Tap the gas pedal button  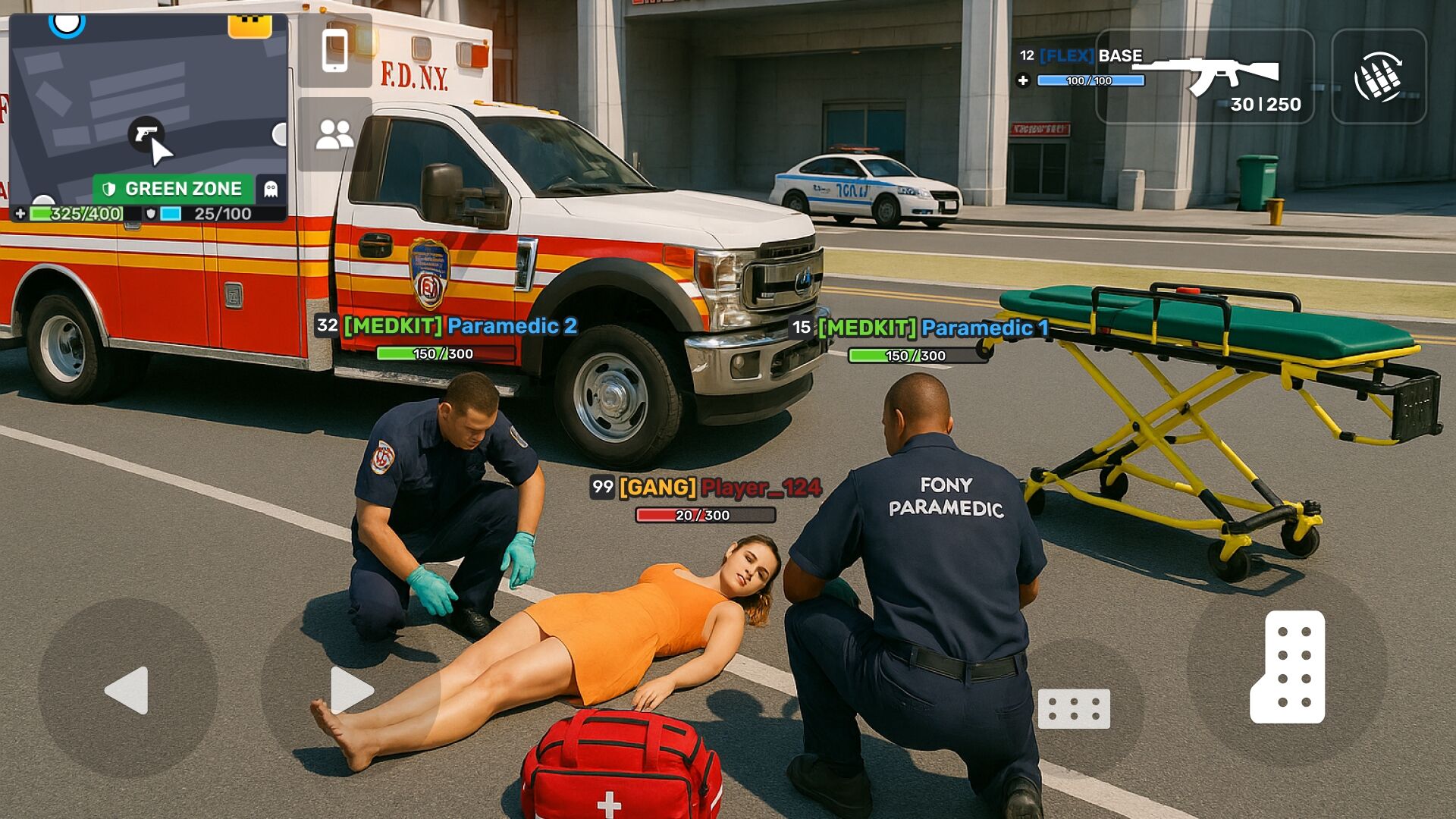tap(1287, 667)
